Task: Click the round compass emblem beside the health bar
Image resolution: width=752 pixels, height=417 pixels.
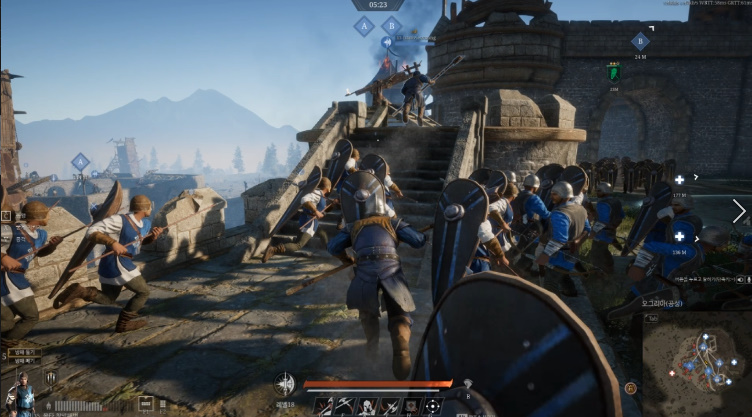Action: tap(285, 383)
